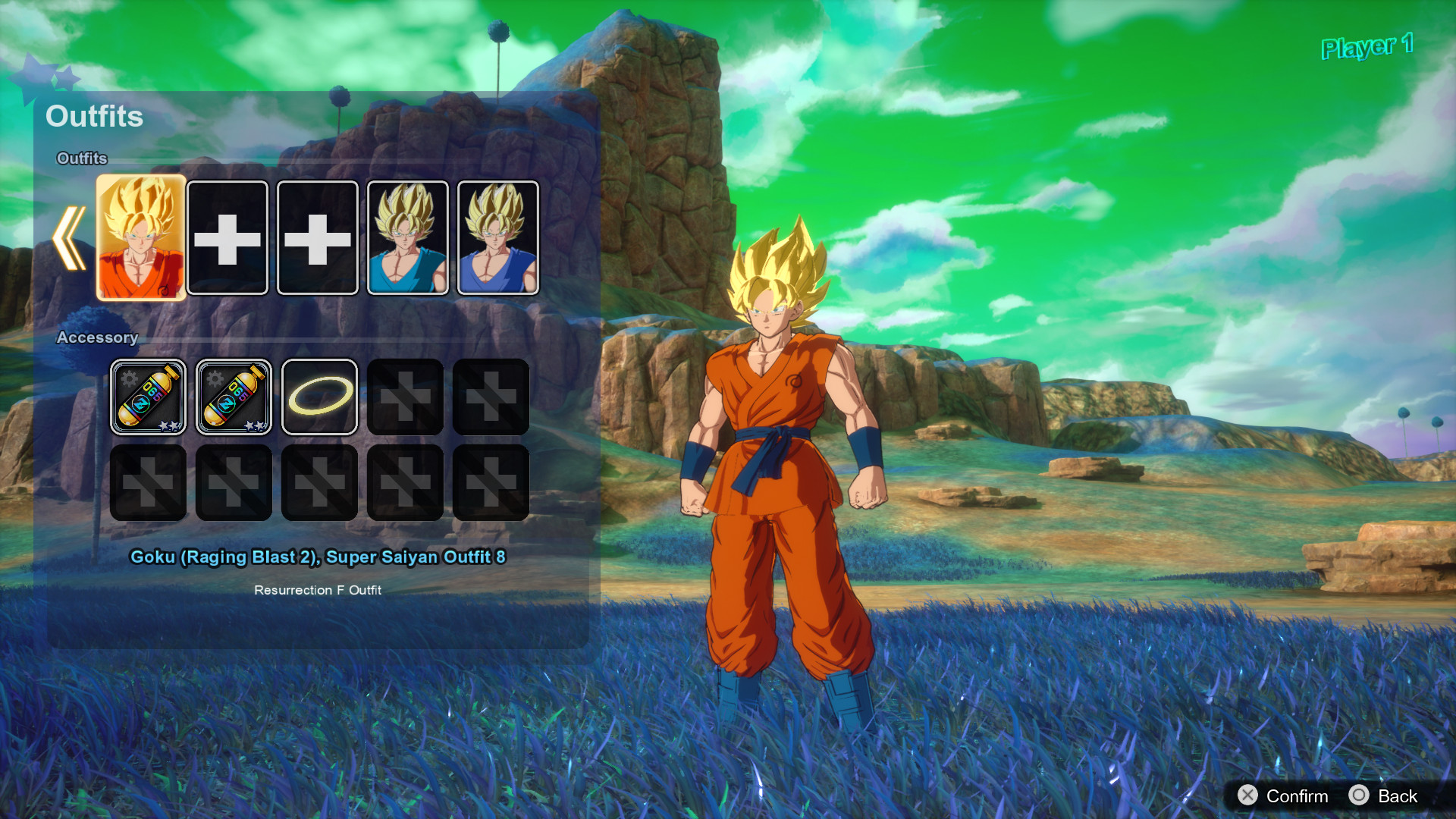The image size is (1456, 819).
Task: Select the first energy capsule accessory icon
Action: [x=148, y=397]
